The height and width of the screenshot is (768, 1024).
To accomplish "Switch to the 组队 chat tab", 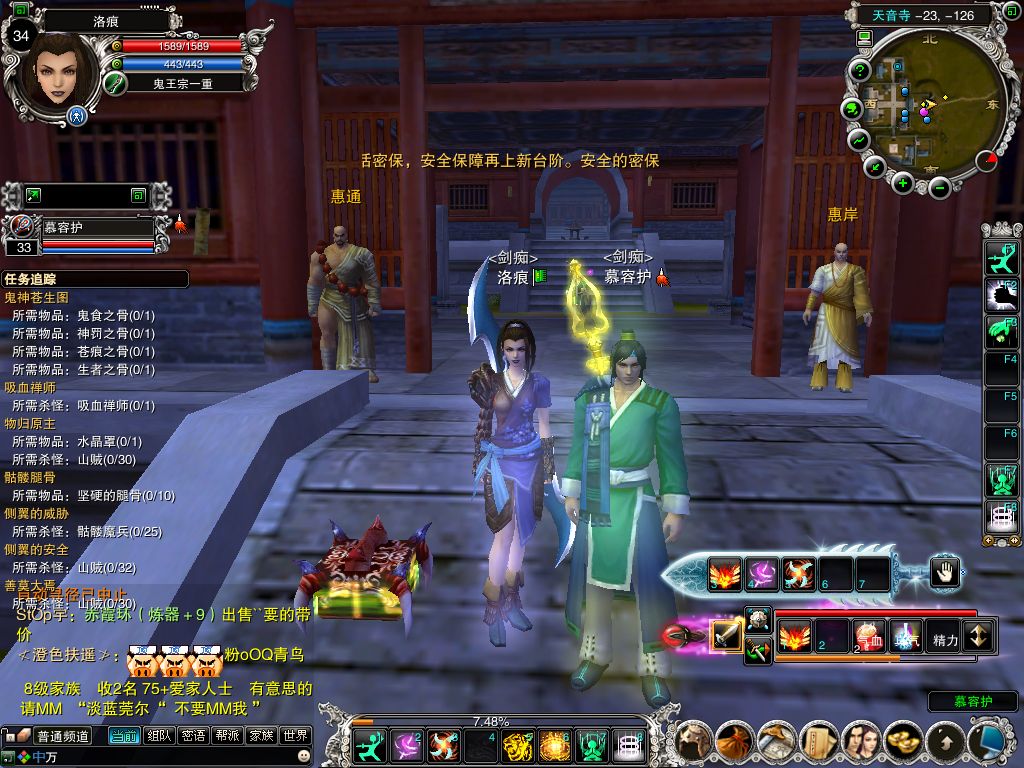I will pyautogui.click(x=159, y=736).
